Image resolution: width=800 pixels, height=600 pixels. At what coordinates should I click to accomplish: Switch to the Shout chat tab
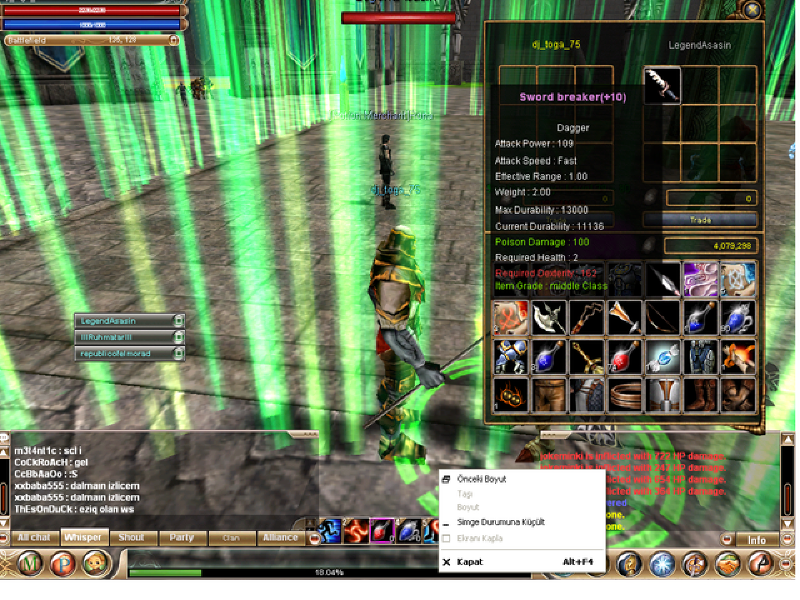[x=132, y=537]
